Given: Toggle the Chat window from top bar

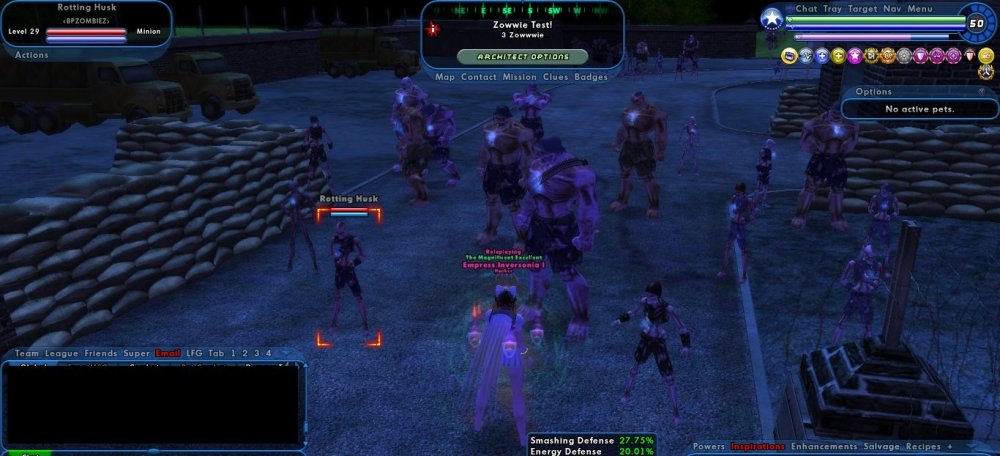Looking at the screenshot, I should pos(806,9).
